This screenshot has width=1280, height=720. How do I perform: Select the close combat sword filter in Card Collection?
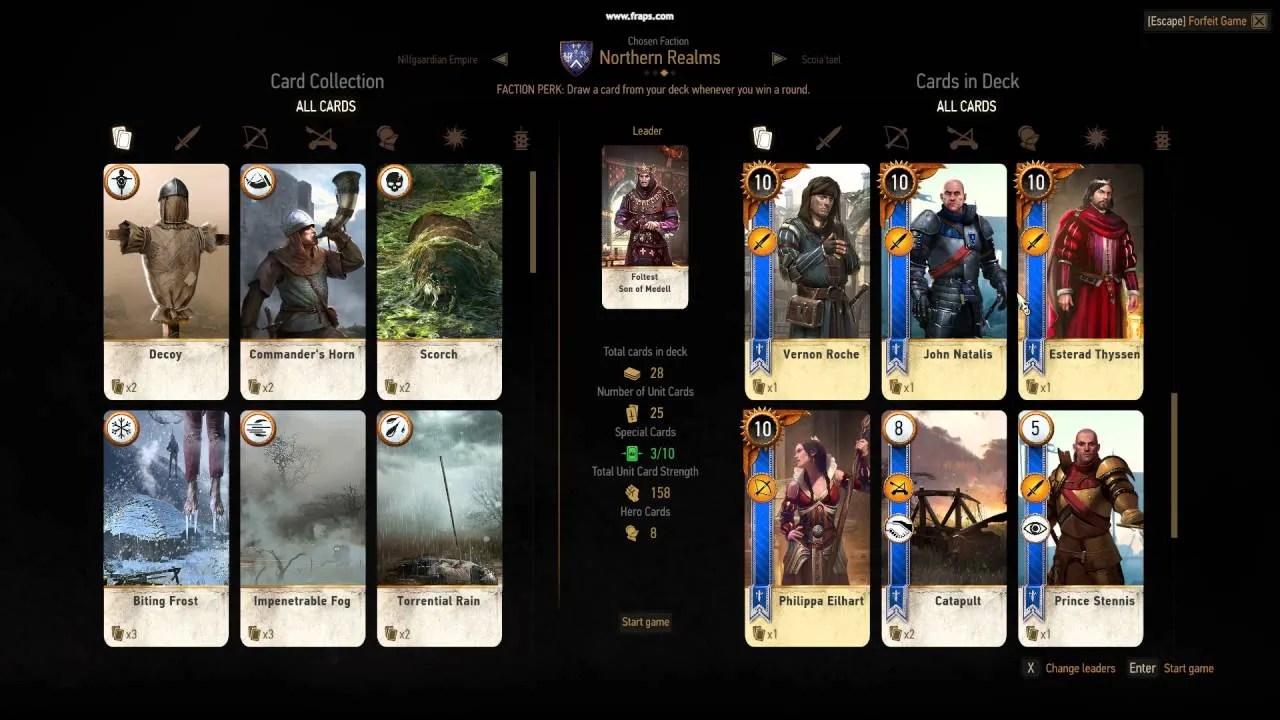pos(187,138)
